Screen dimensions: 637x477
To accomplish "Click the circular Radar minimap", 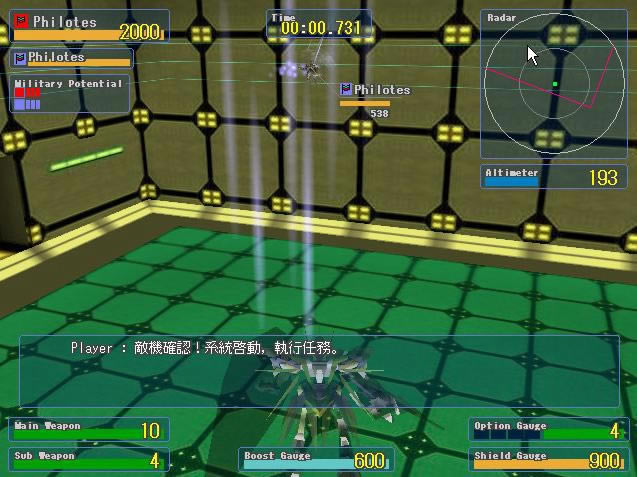I will tap(553, 84).
